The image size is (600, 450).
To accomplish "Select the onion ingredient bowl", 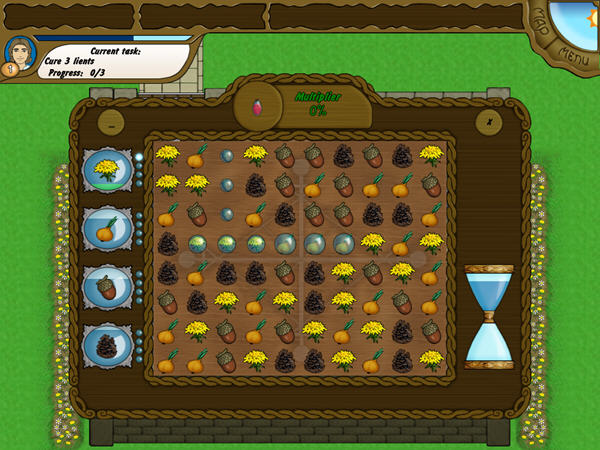I will click(x=105, y=229).
